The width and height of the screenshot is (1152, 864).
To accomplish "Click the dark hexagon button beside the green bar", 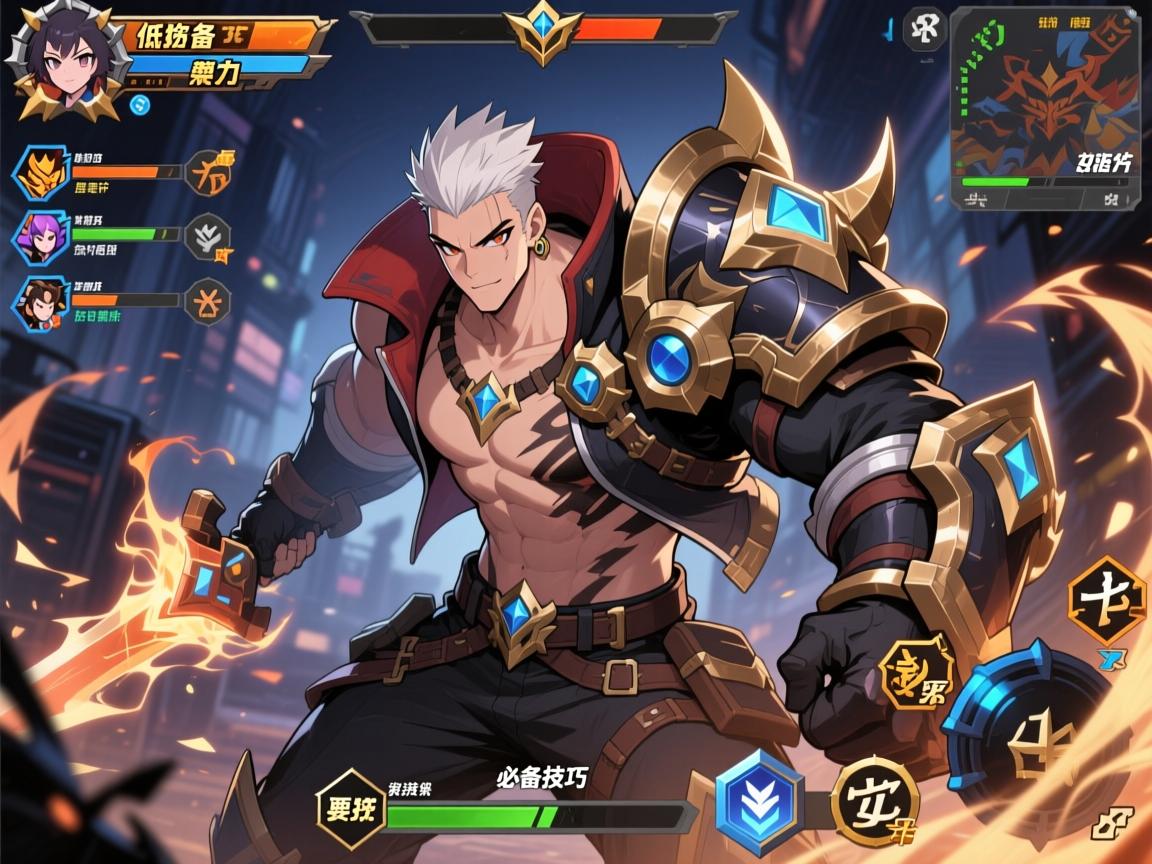I will click(351, 809).
